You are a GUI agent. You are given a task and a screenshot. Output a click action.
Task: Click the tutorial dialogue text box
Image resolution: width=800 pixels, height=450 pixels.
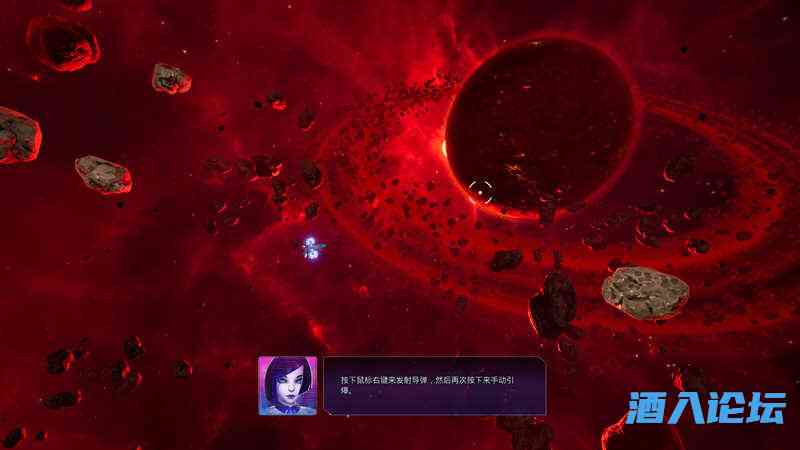(434, 385)
